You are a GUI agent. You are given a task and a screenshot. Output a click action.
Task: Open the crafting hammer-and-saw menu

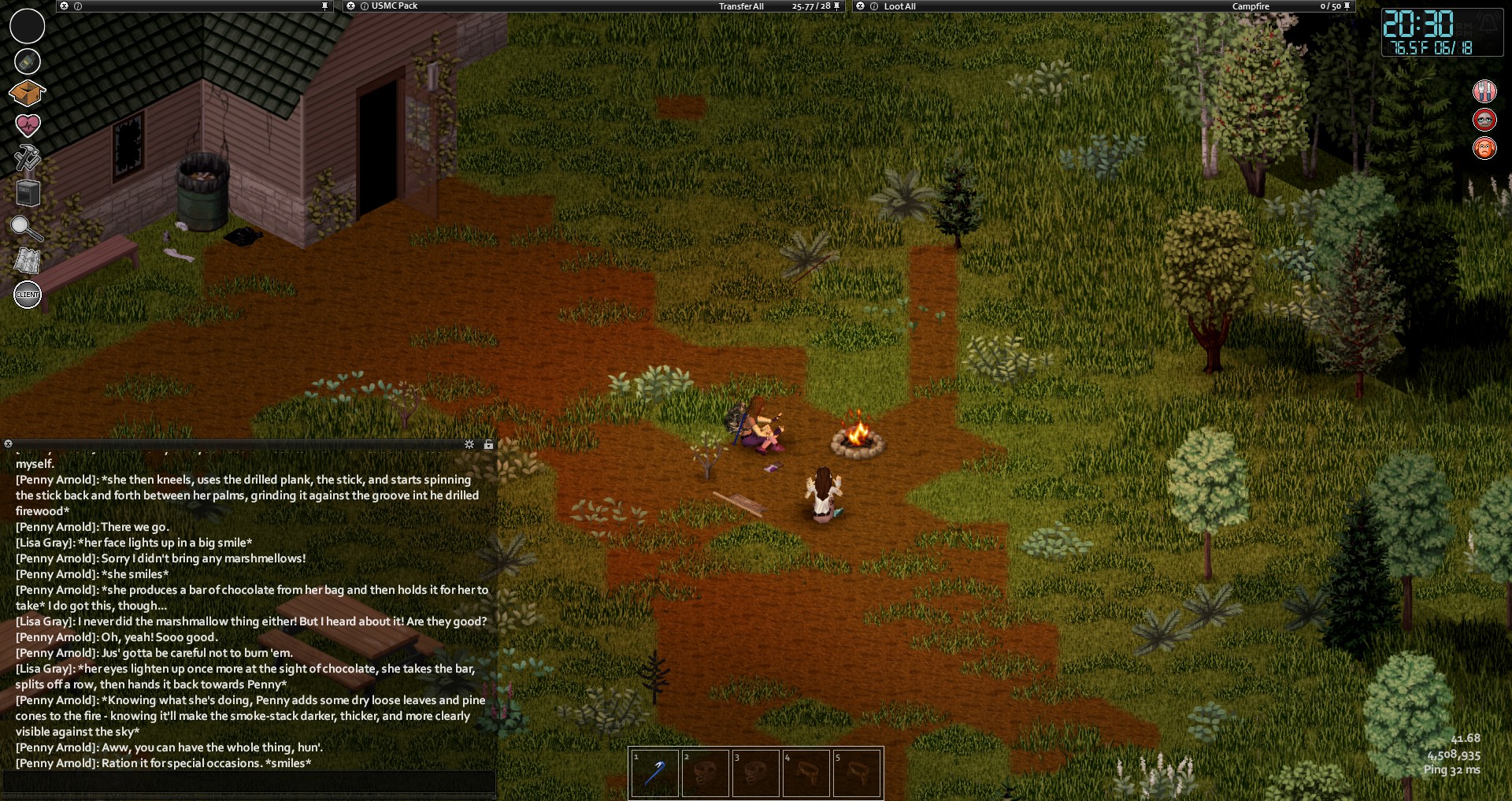27,157
